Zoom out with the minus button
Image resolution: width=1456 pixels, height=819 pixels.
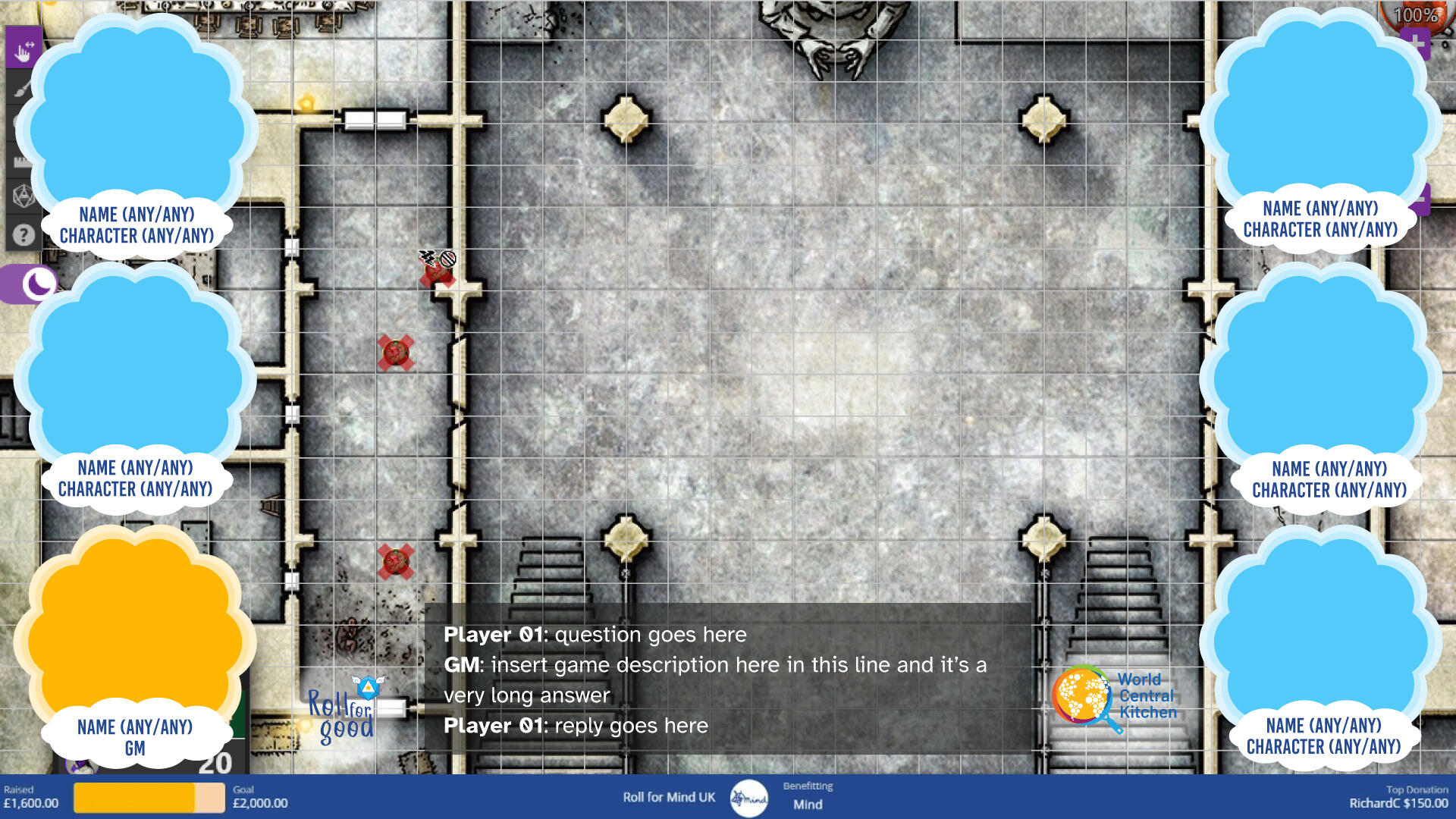point(1420,199)
